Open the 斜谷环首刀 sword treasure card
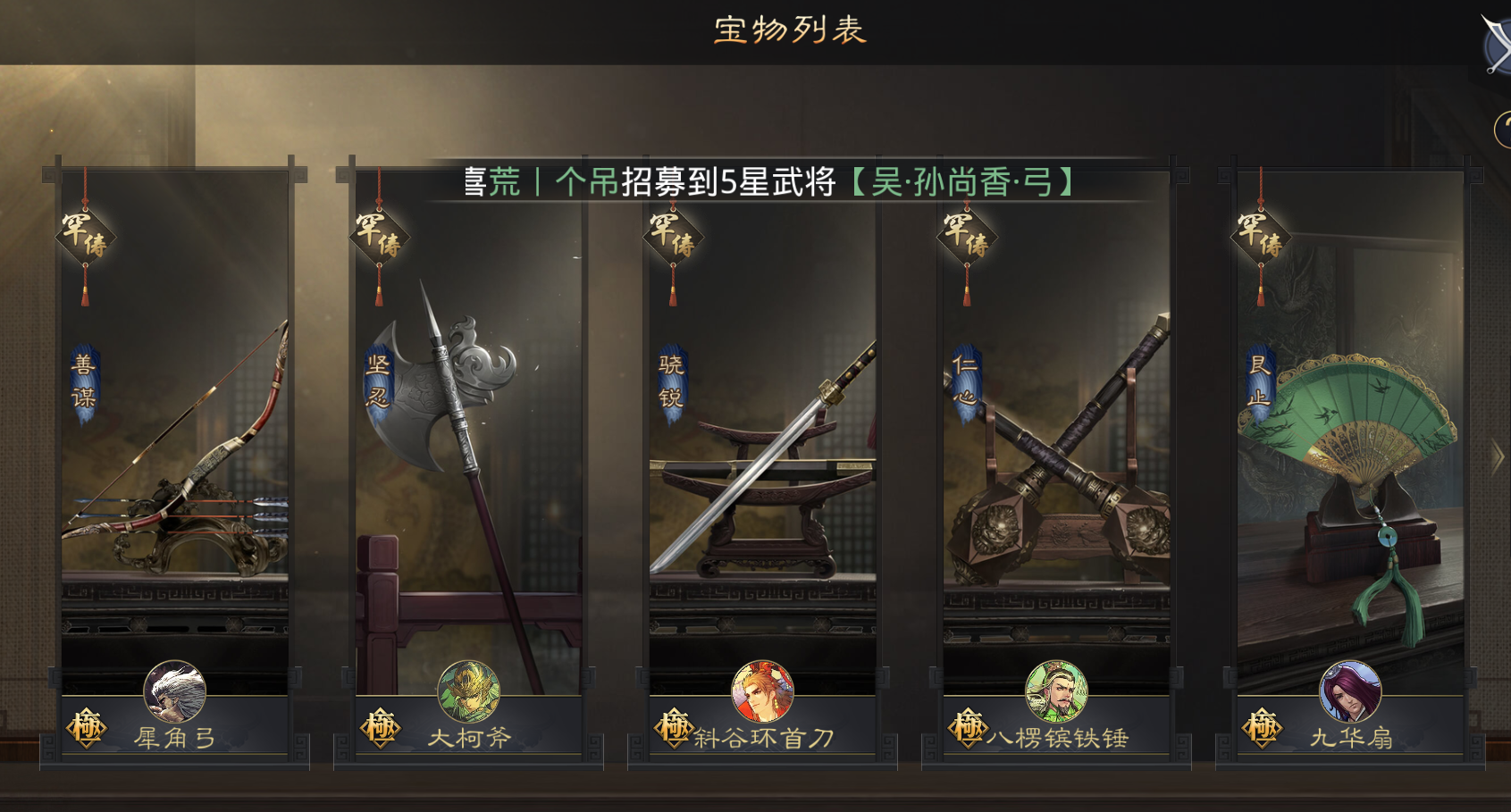 click(762, 447)
